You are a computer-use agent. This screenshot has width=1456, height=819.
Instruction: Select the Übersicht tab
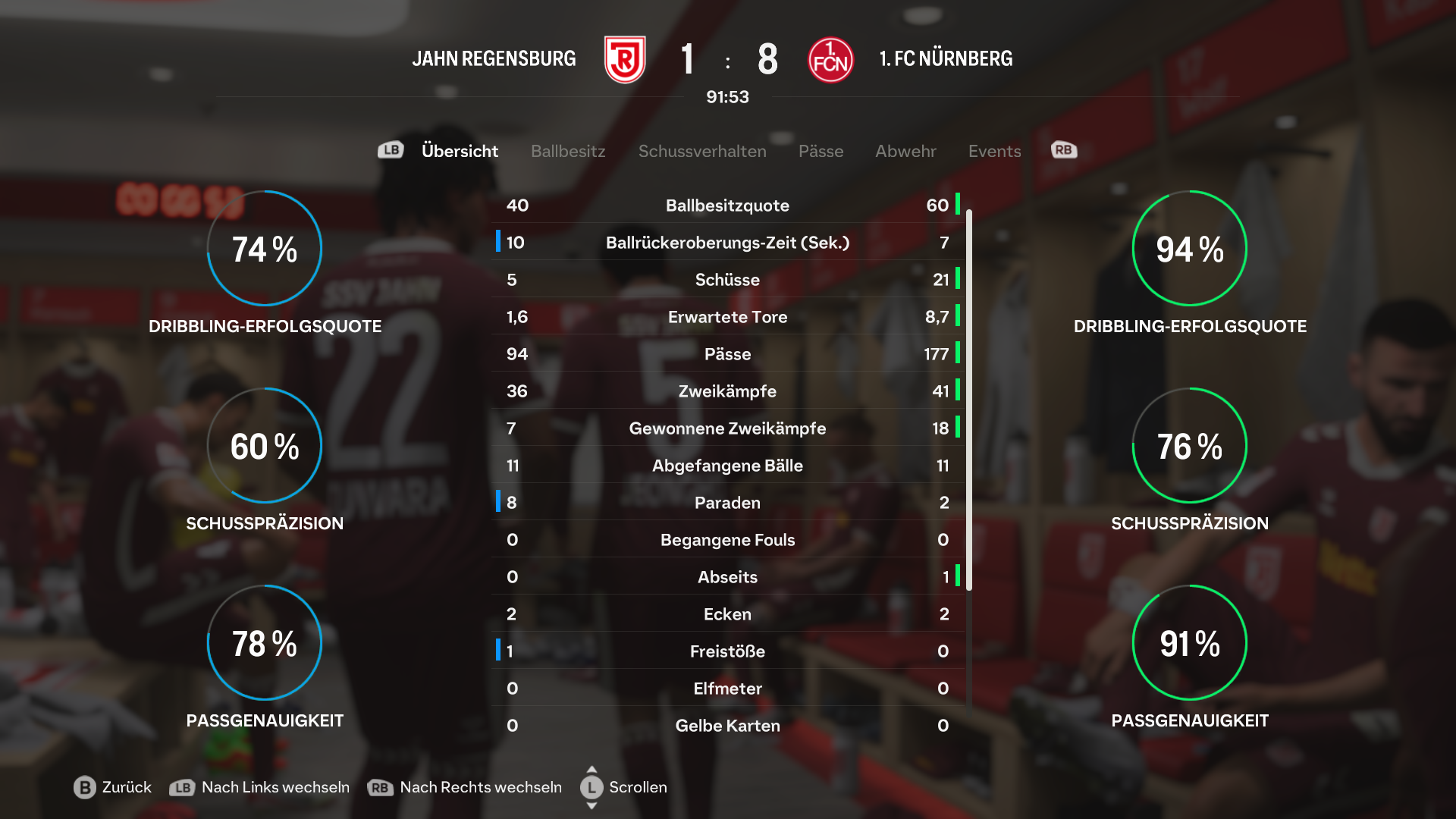pyautogui.click(x=460, y=151)
